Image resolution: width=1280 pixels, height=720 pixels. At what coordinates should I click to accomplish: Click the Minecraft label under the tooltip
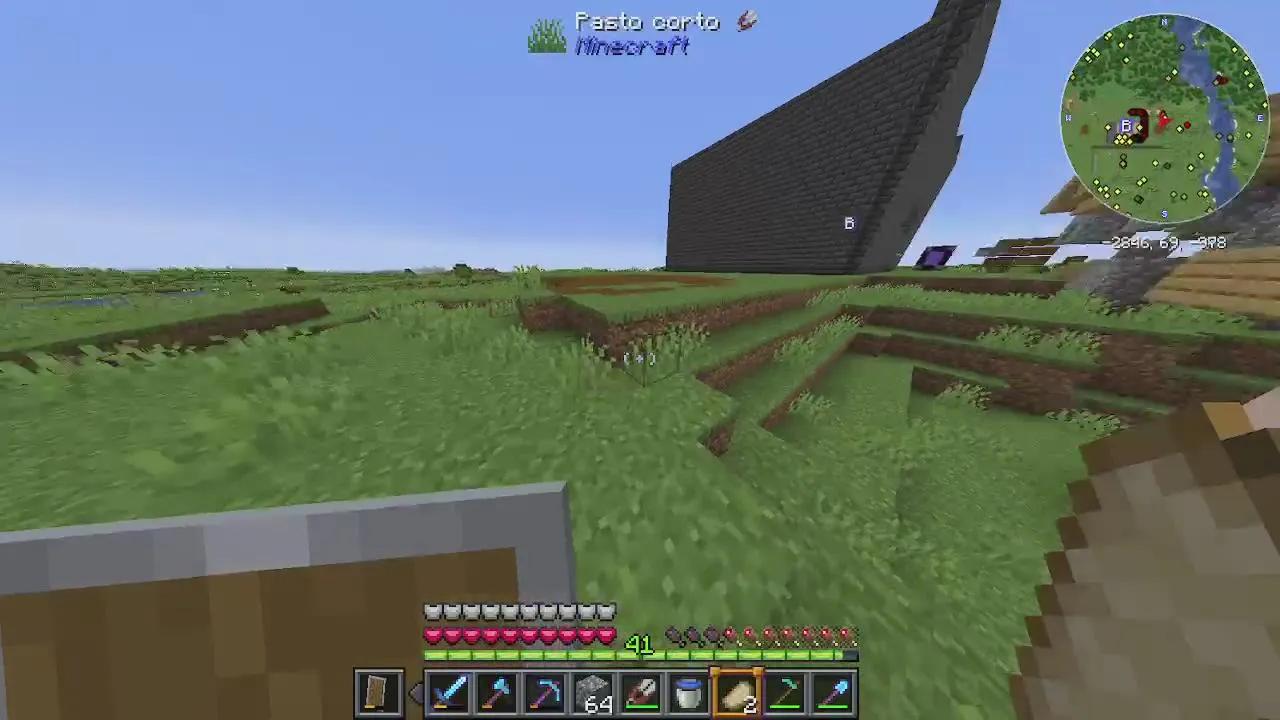(x=634, y=46)
